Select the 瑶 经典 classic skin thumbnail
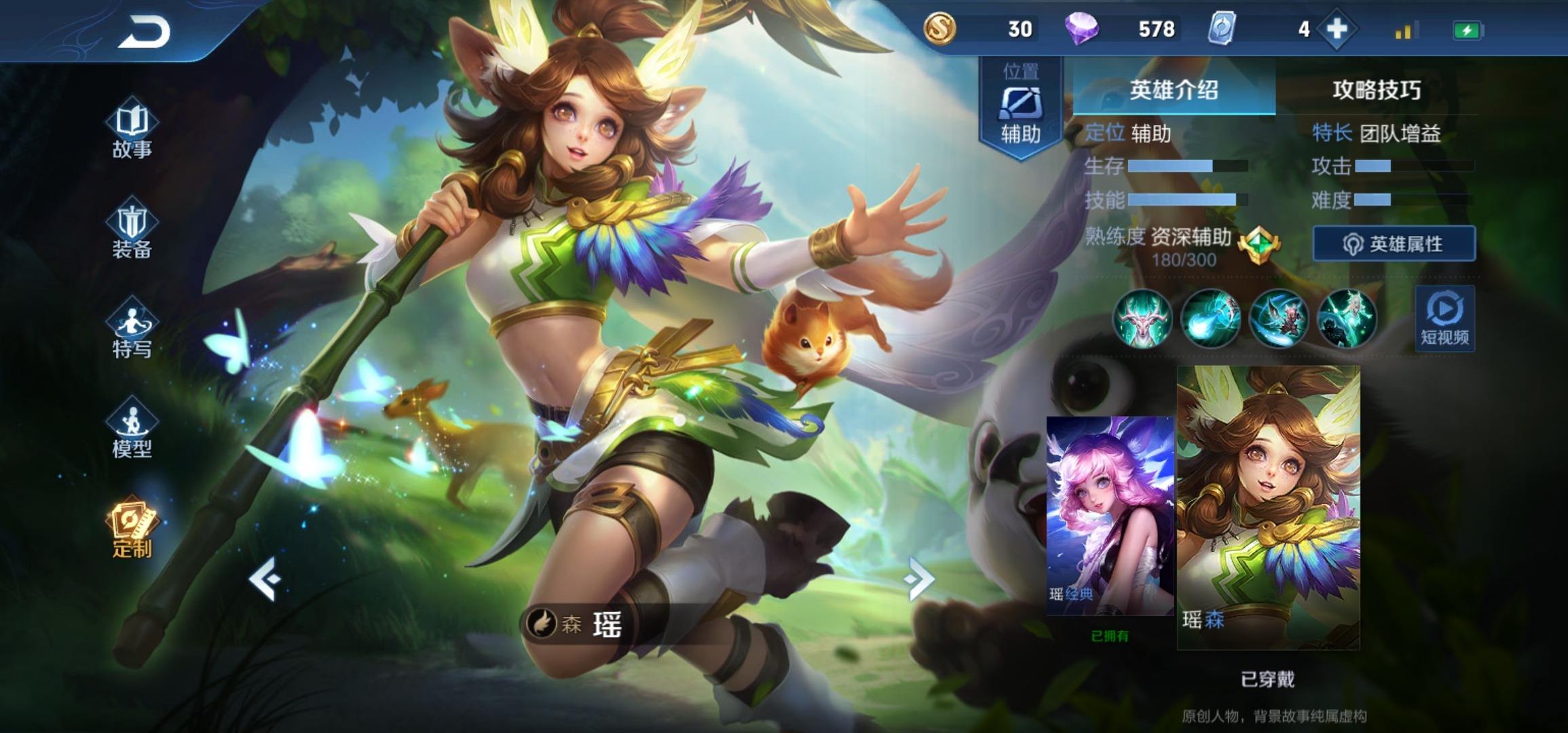 tap(1110, 516)
